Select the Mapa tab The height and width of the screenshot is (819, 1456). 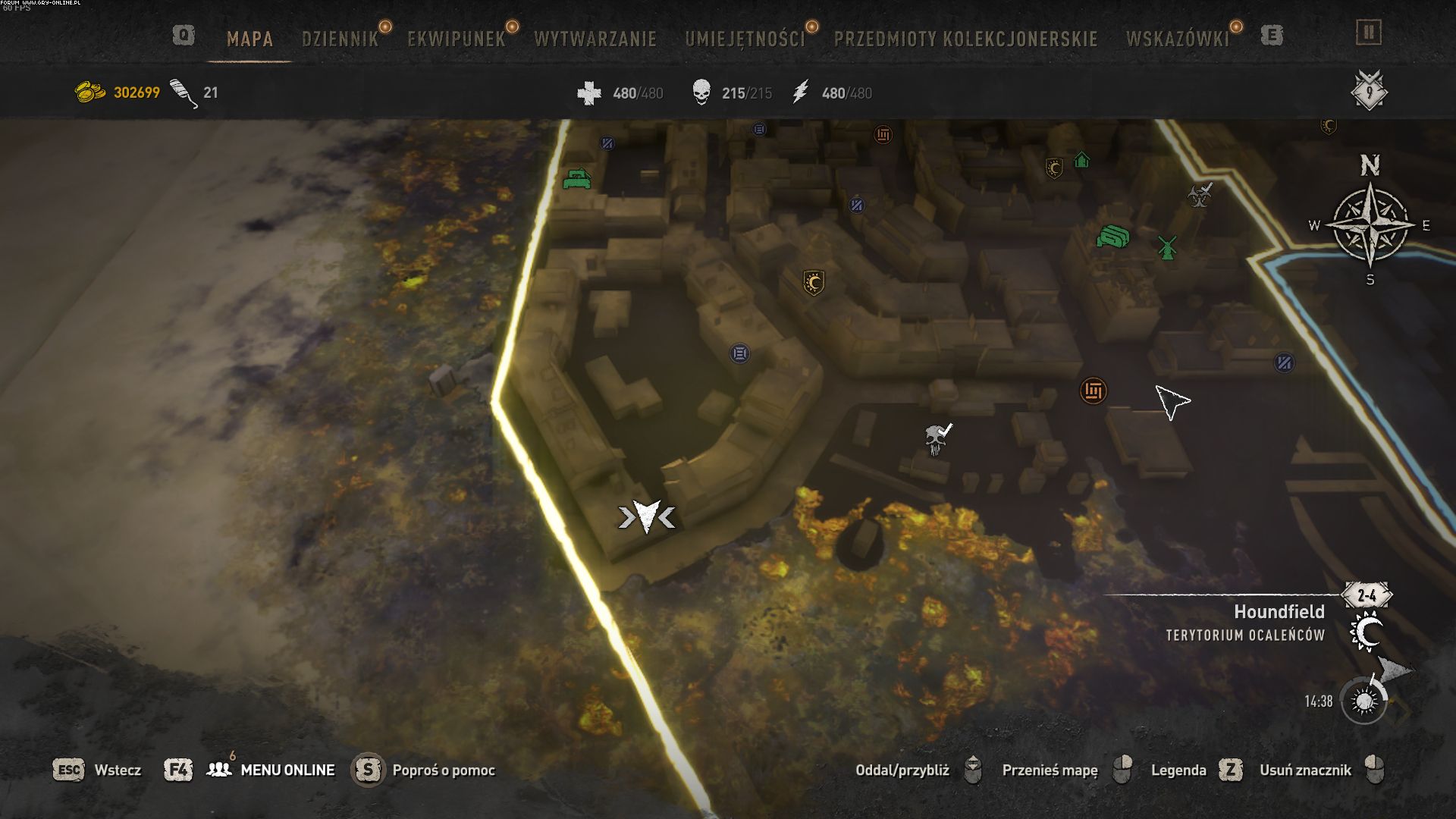[x=249, y=39]
